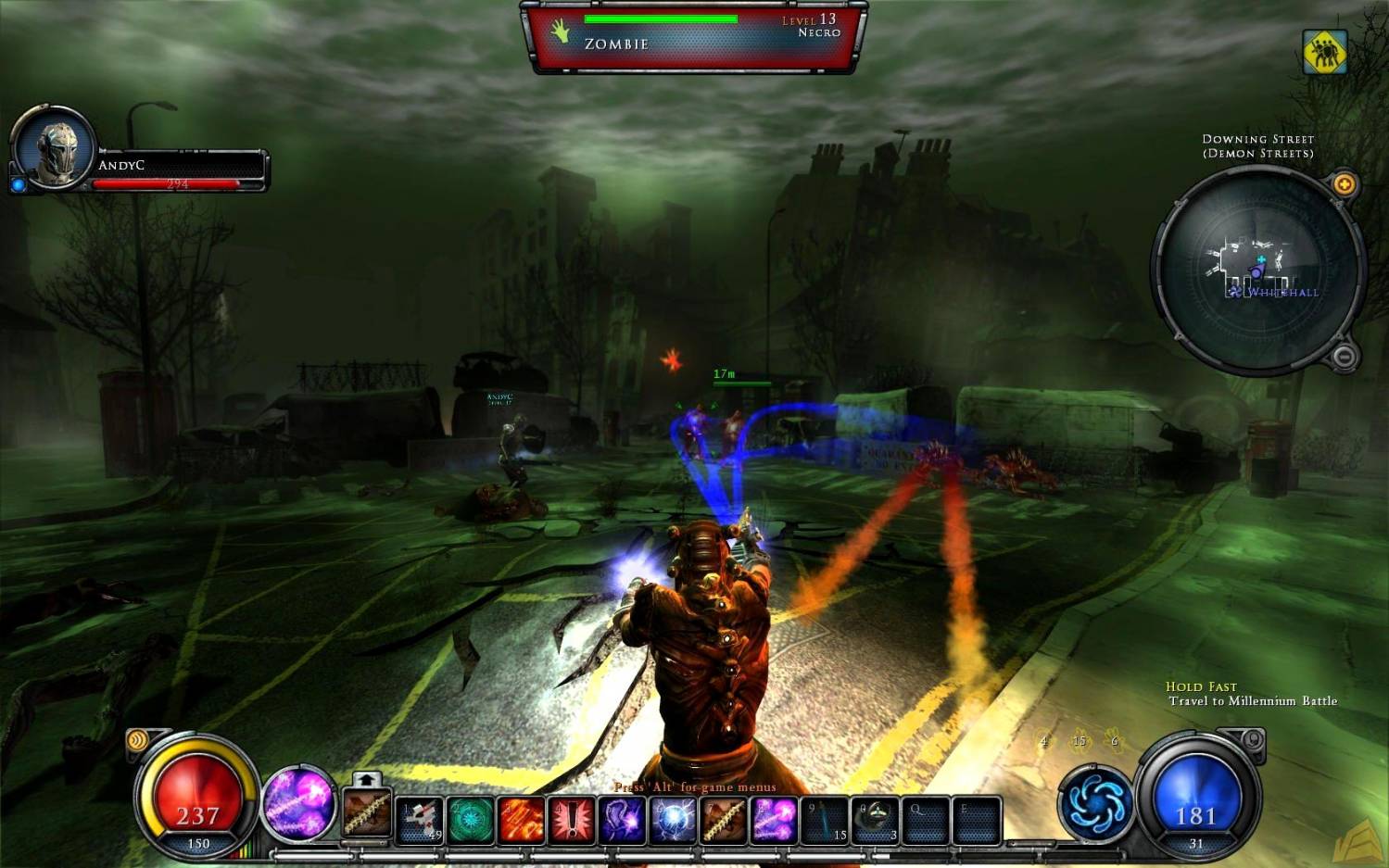Image resolution: width=1389 pixels, height=868 pixels.
Task: Cast the fiery orange skill in slot 3
Action: pyautogui.click(x=521, y=821)
